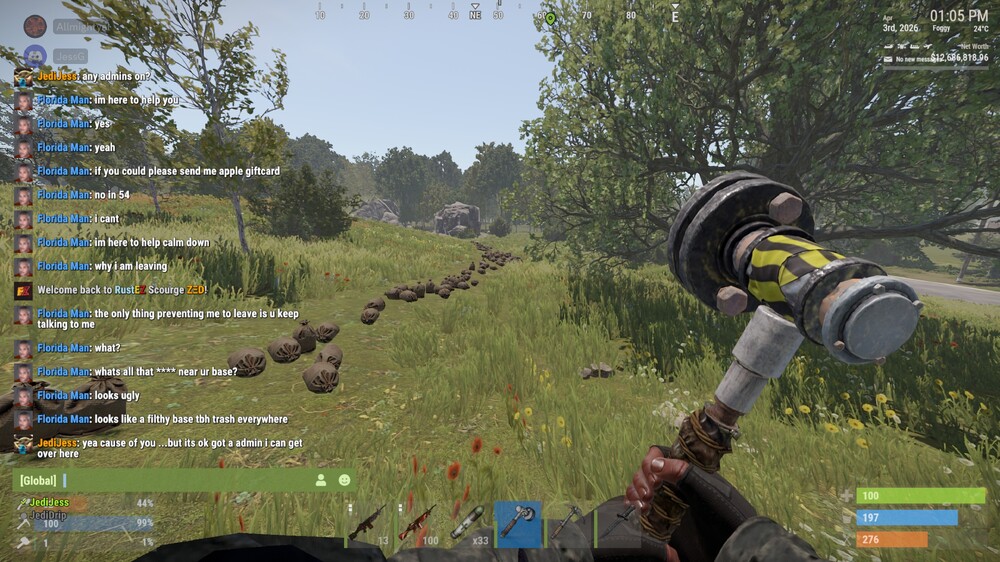Select the highlighted salvaged hammer hotbar slot
This screenshot has height=562, width=1000.
click(518, 523)
